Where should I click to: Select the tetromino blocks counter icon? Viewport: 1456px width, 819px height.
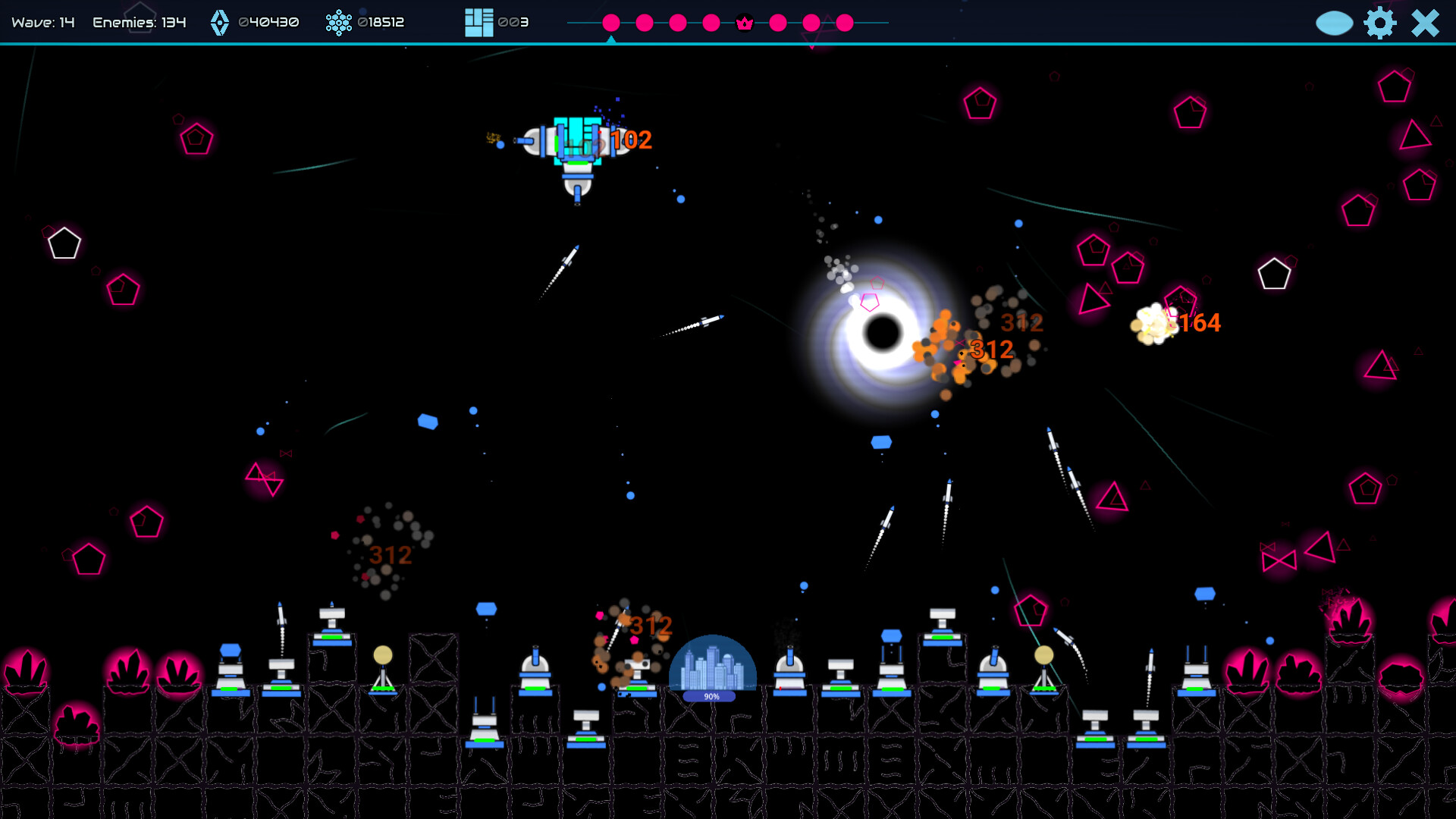478,22
